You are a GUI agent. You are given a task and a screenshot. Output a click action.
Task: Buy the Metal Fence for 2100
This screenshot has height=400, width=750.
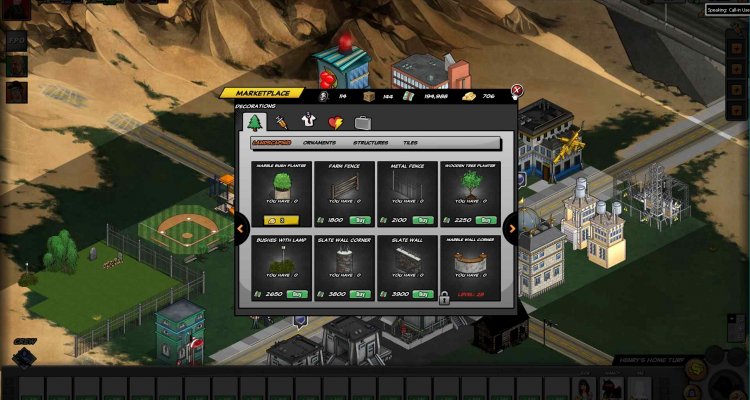click(422, 219)
